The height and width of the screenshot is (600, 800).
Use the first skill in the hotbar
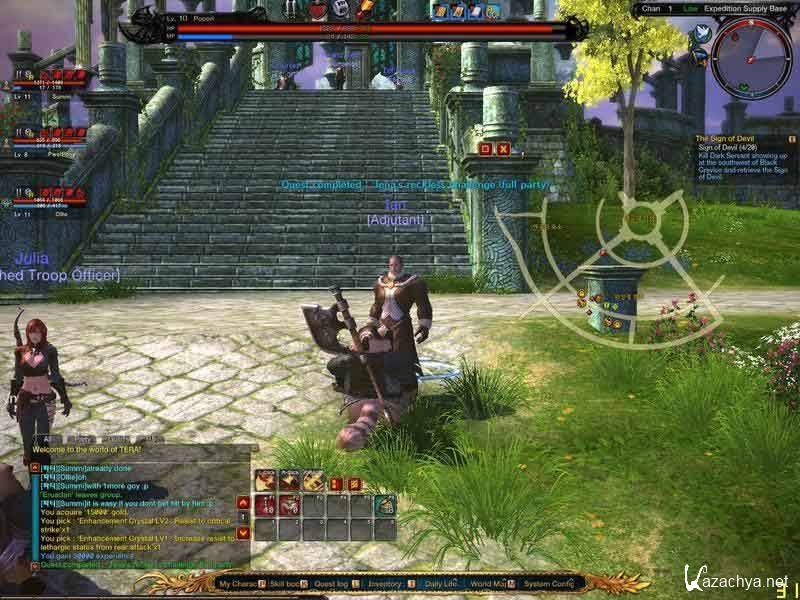point(265,480)
